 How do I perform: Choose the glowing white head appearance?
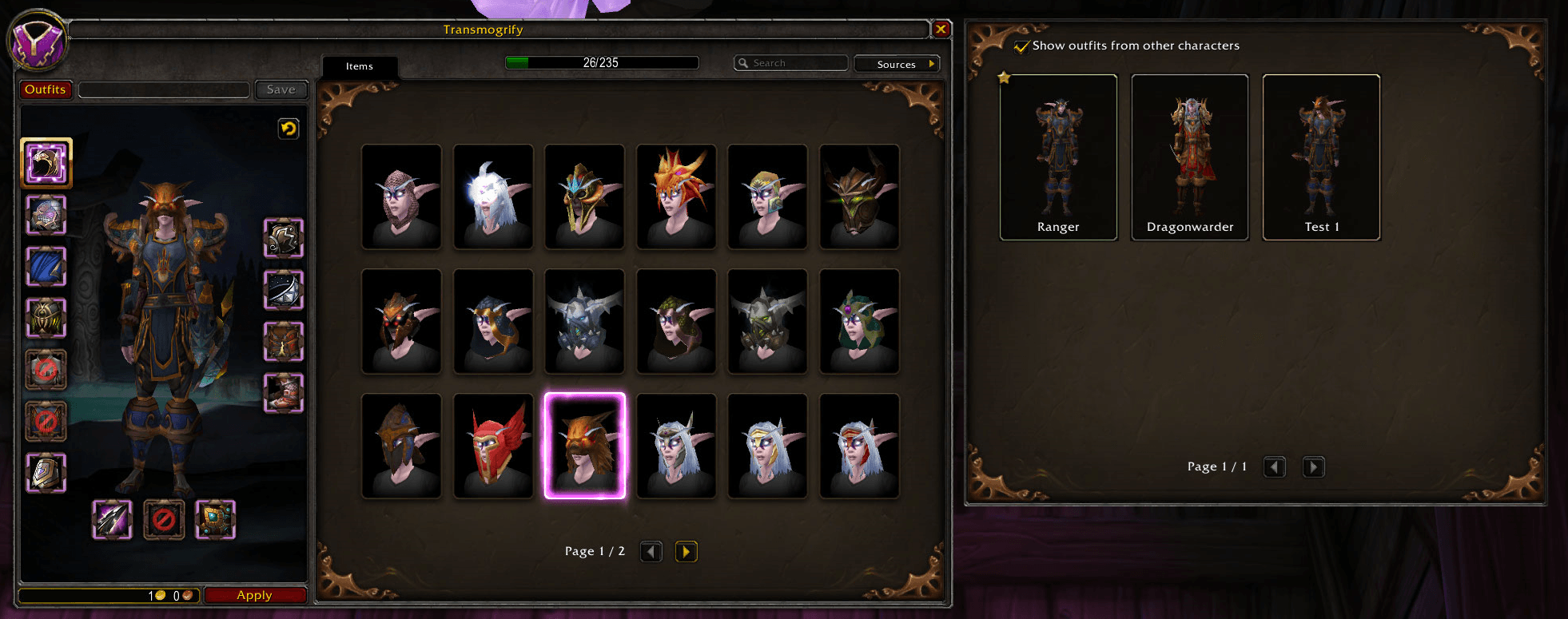493,196
